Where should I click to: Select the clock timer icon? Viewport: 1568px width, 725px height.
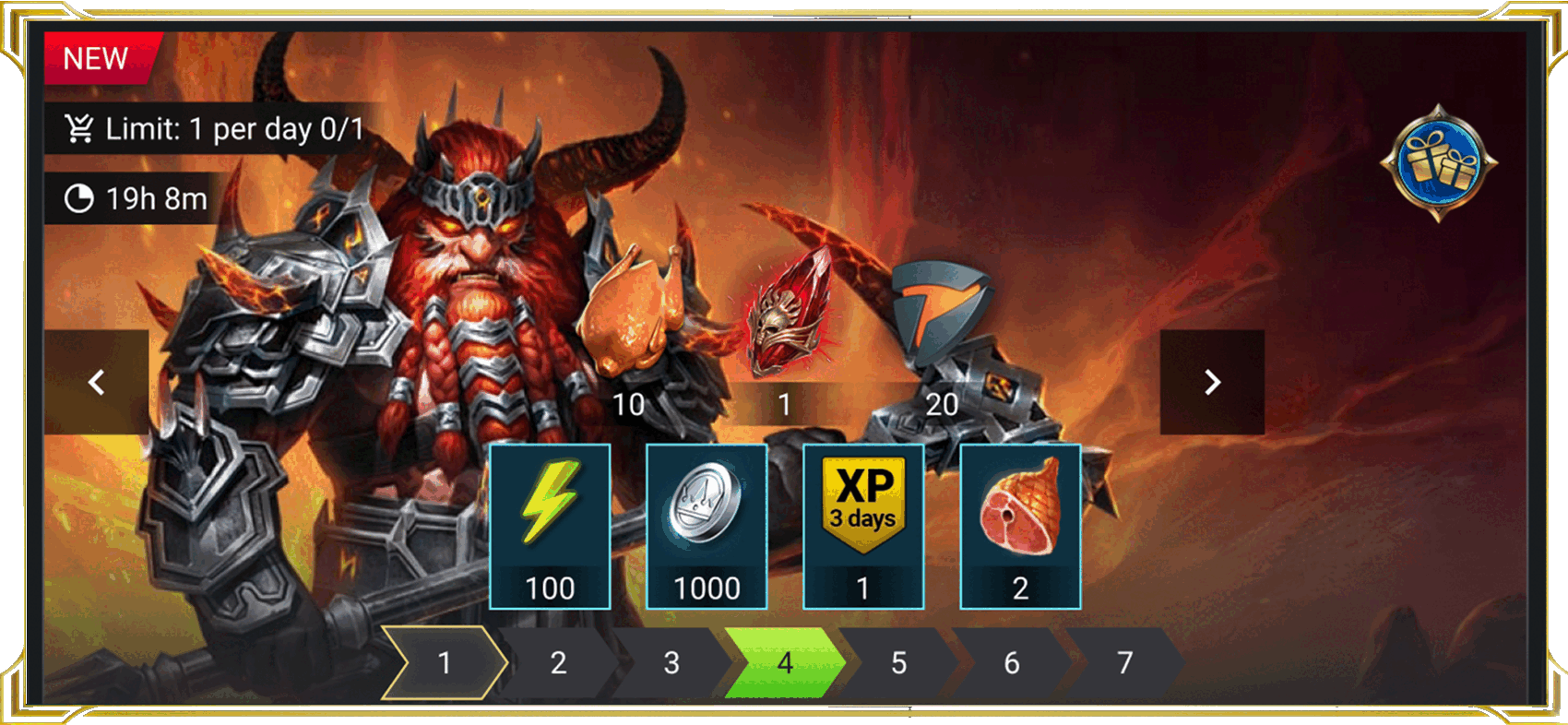click(x=78, y=197)
